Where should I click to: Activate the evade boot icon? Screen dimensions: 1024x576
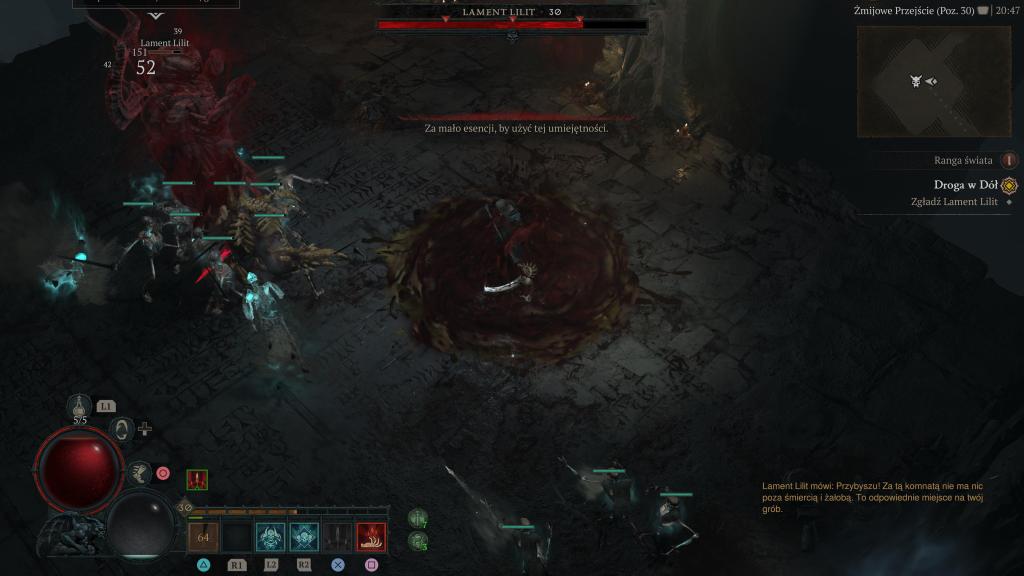click(x=139, y=472)
